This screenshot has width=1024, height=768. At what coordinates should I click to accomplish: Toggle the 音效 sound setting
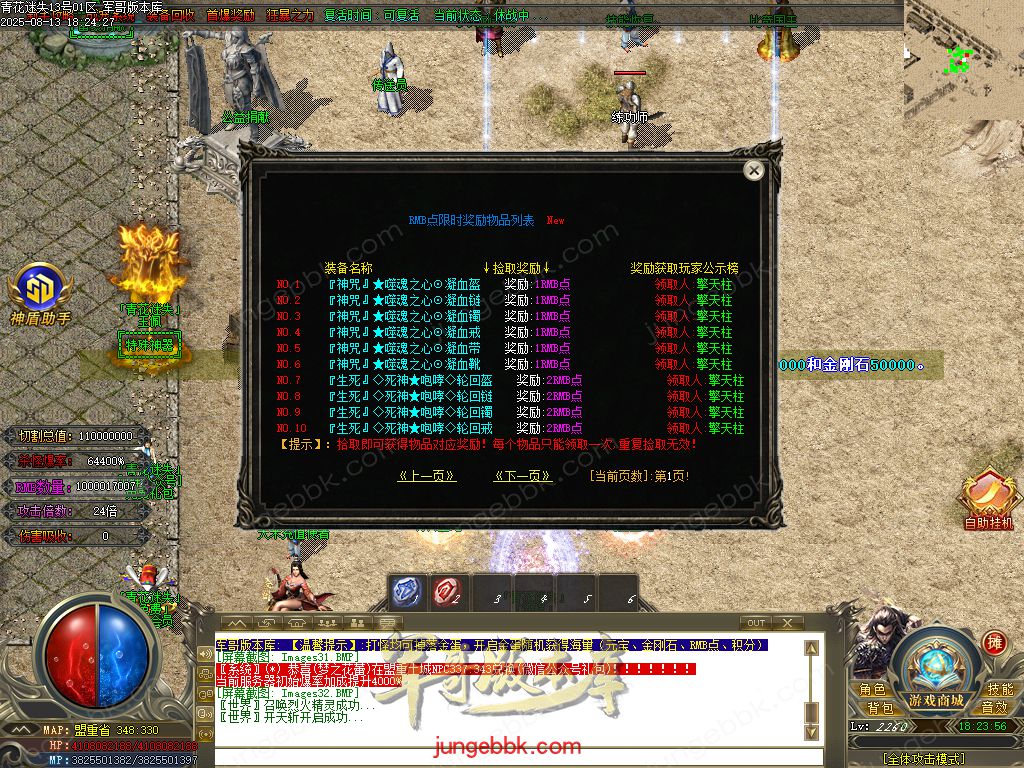point(994,708)
